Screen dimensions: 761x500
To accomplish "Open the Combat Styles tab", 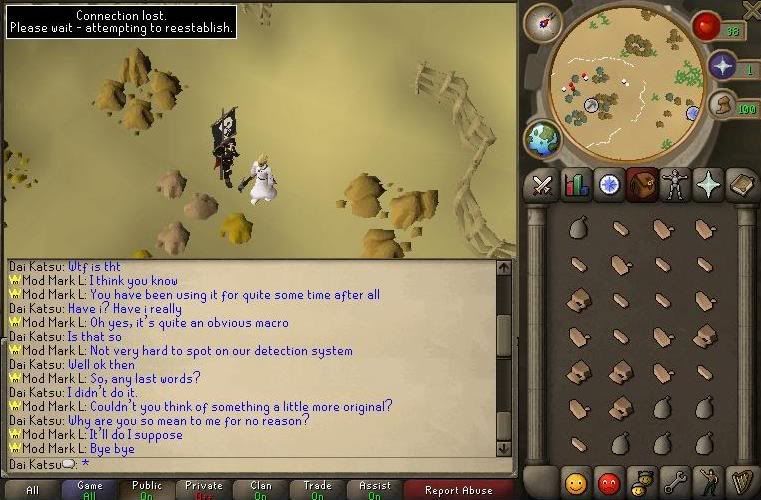I will tap(542, 185).
